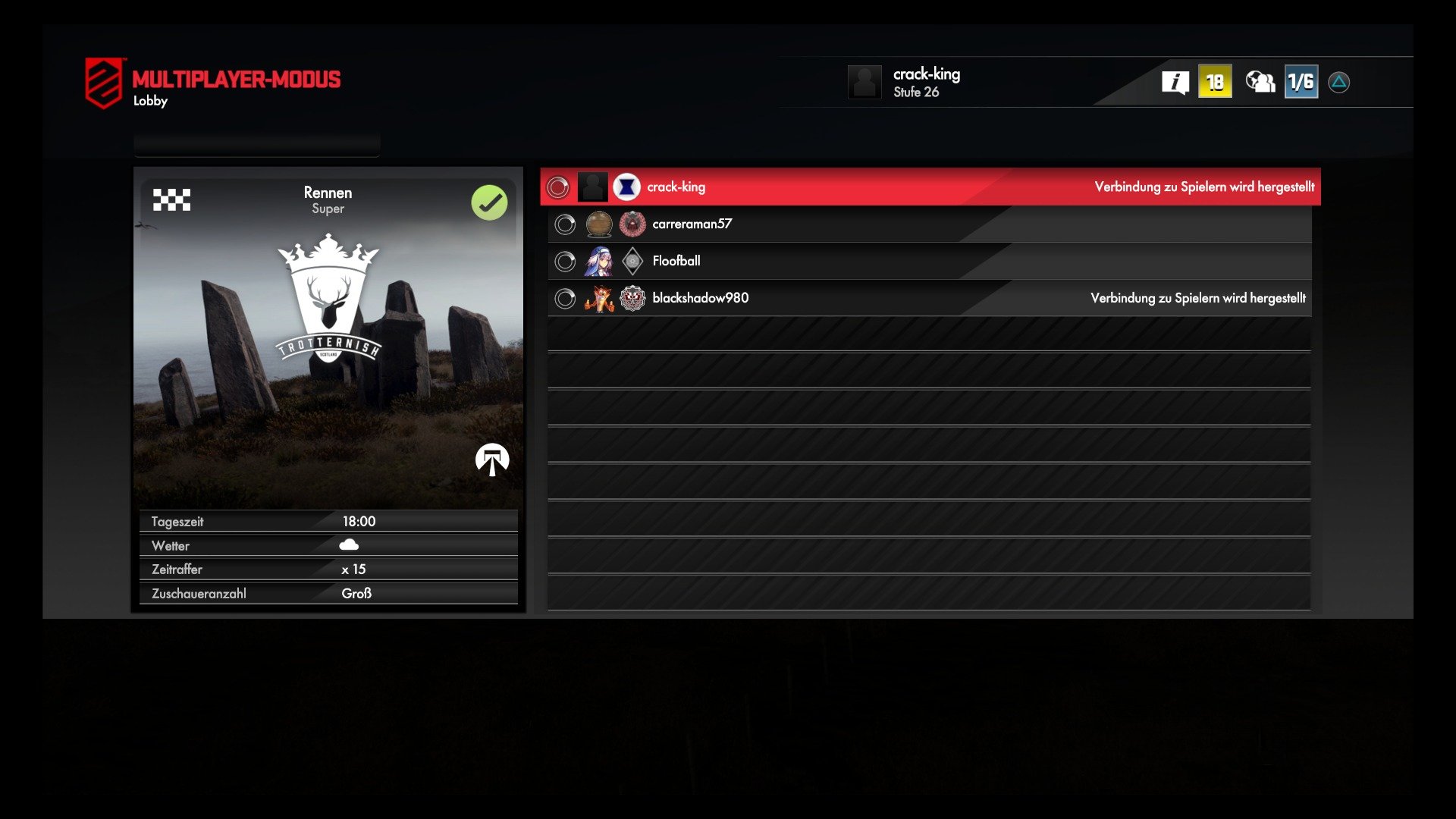This screenshot has height=819, width=1456.
Task: Select the globe-and-players online icon
Action: point(1259,80)
